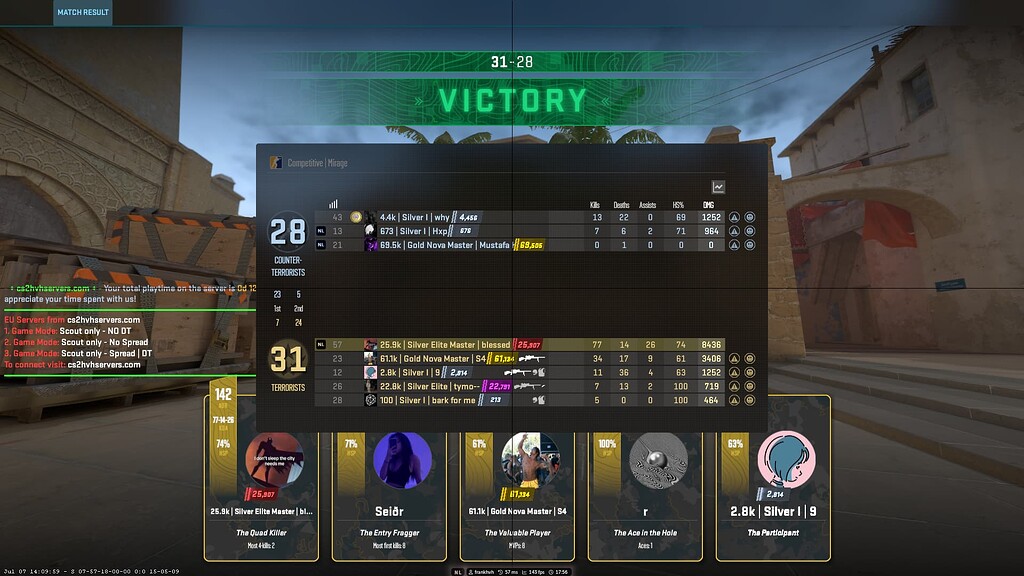Image resolution: width=1024 pixels, height=576 pixels.
Task: Open the Match Result tab
Action: click(x=83, y=12)
